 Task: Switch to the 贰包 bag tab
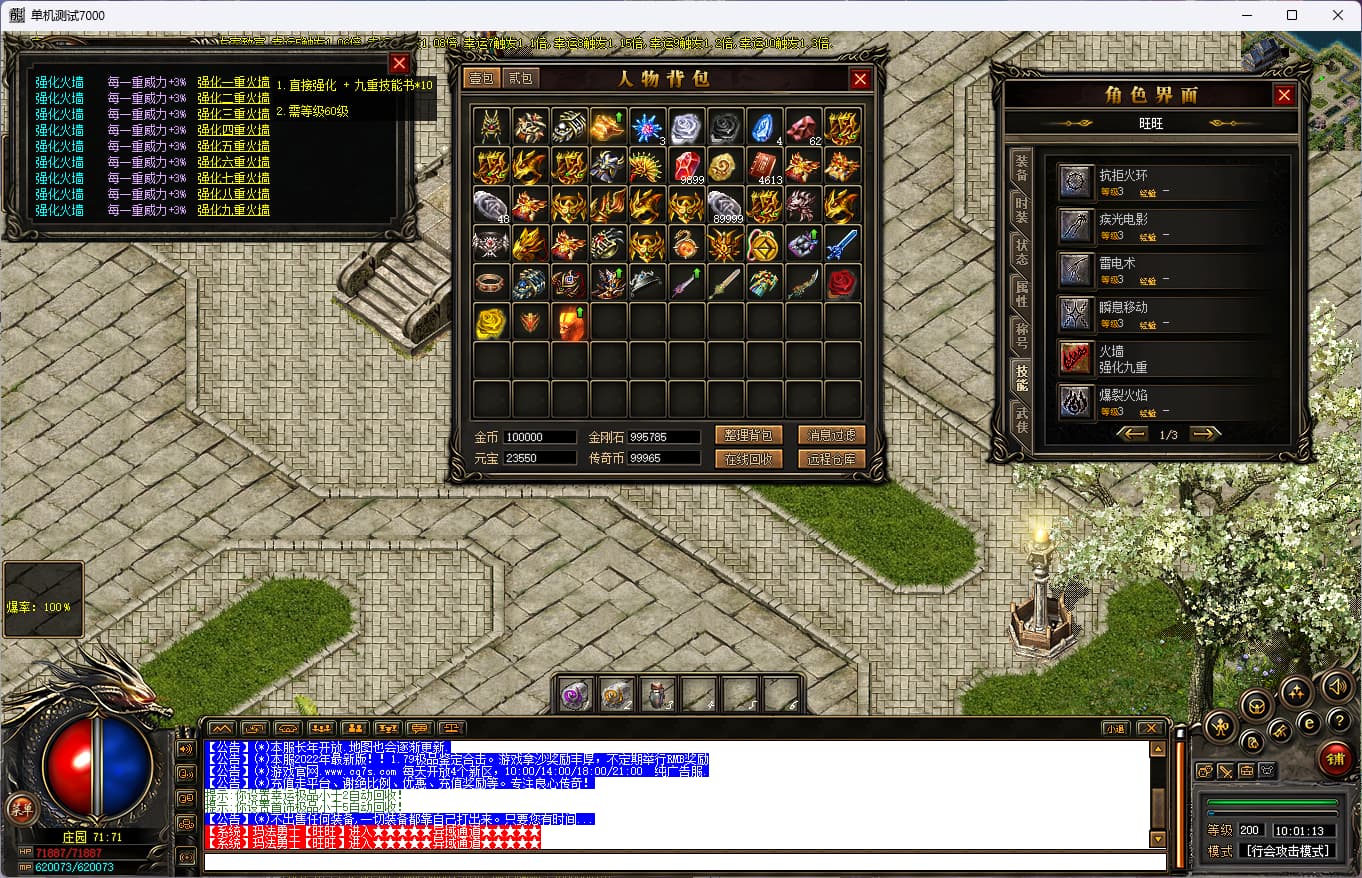point(520,78)
